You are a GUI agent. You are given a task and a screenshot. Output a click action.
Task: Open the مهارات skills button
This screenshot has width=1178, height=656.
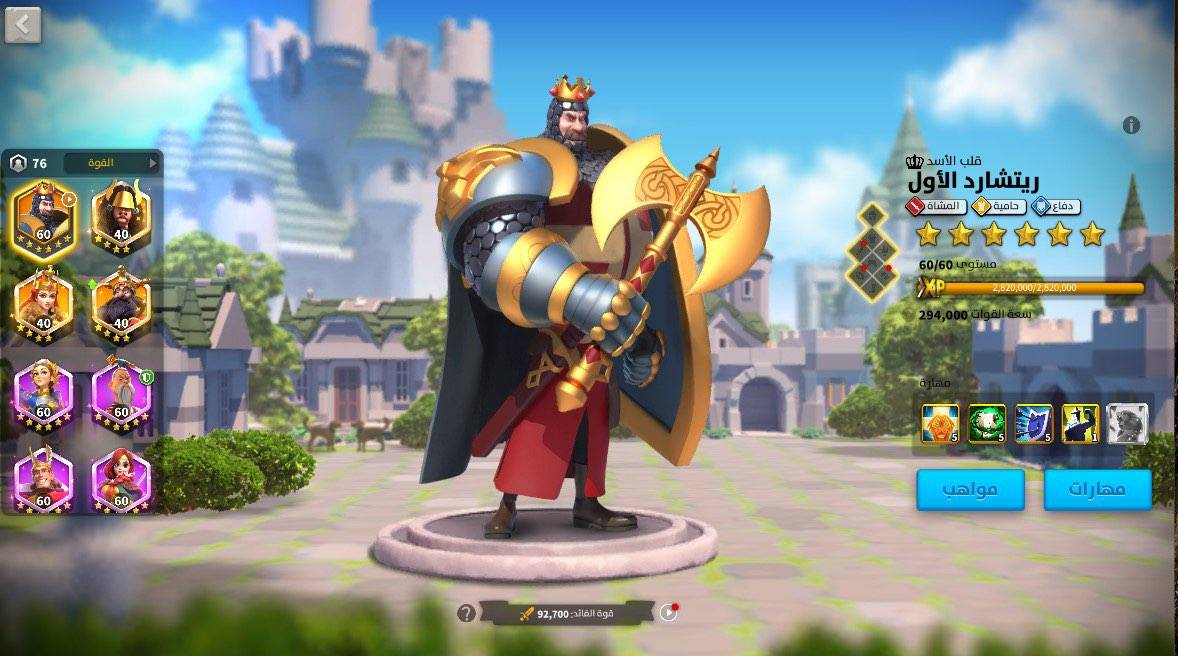(1097, 490)
